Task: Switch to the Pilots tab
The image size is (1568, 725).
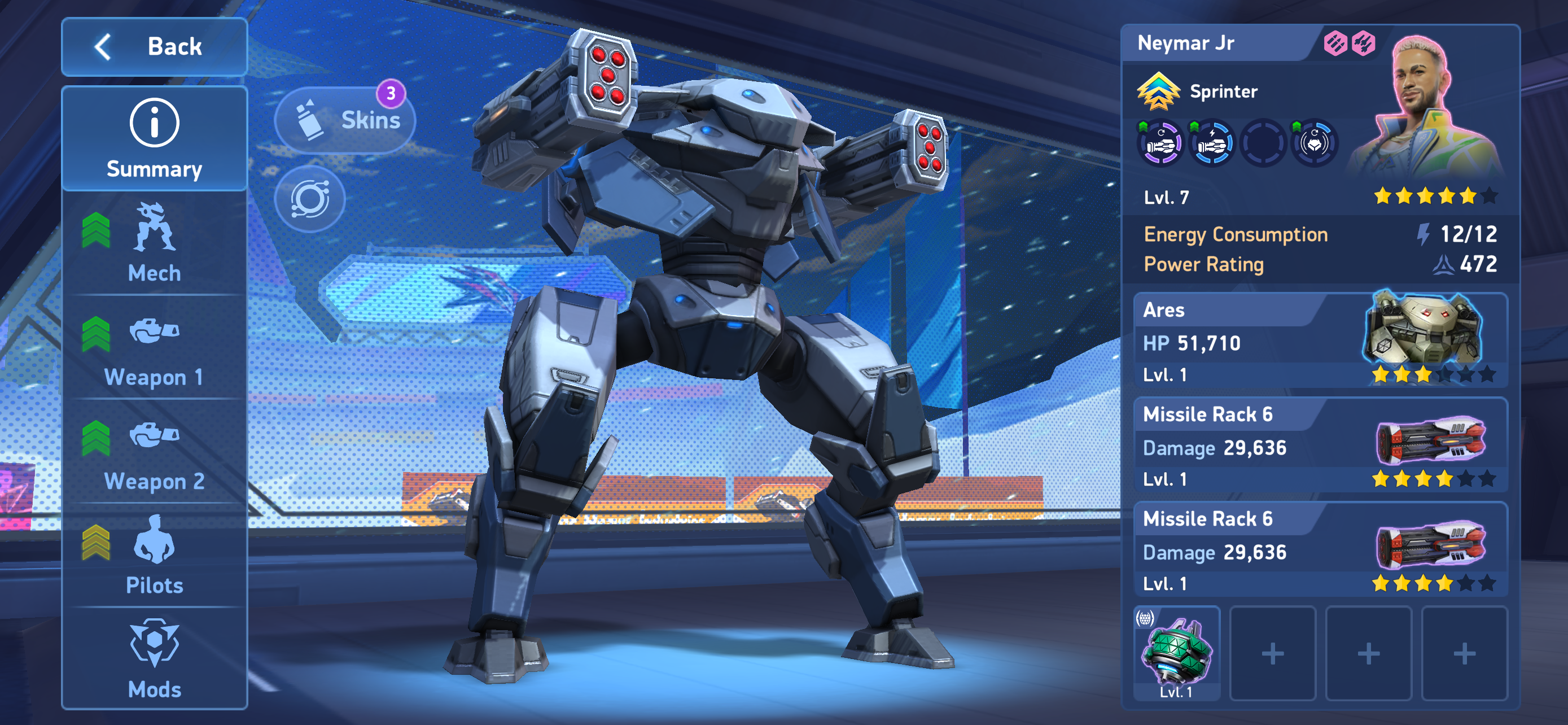Action: pos(154,556)
